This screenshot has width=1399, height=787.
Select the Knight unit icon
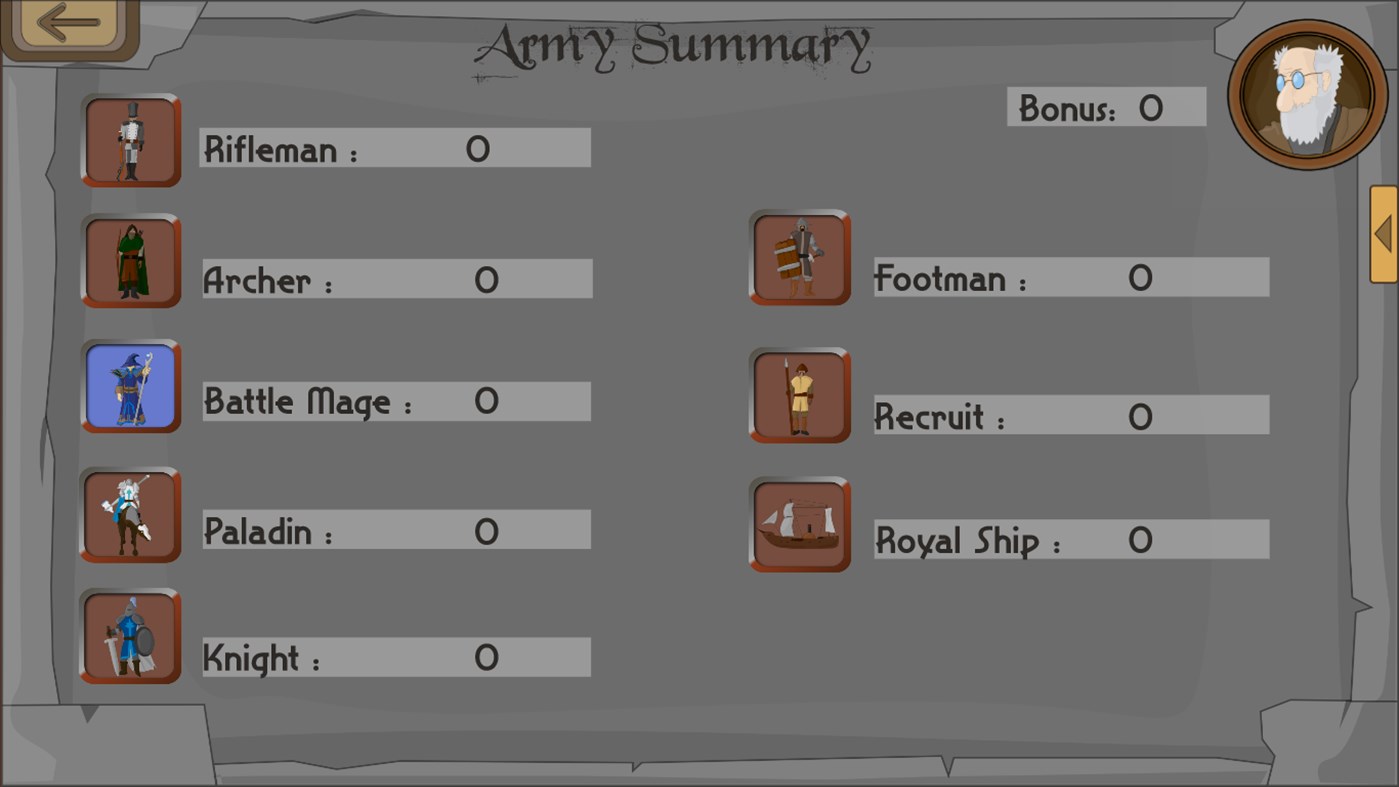pos(130,637)
